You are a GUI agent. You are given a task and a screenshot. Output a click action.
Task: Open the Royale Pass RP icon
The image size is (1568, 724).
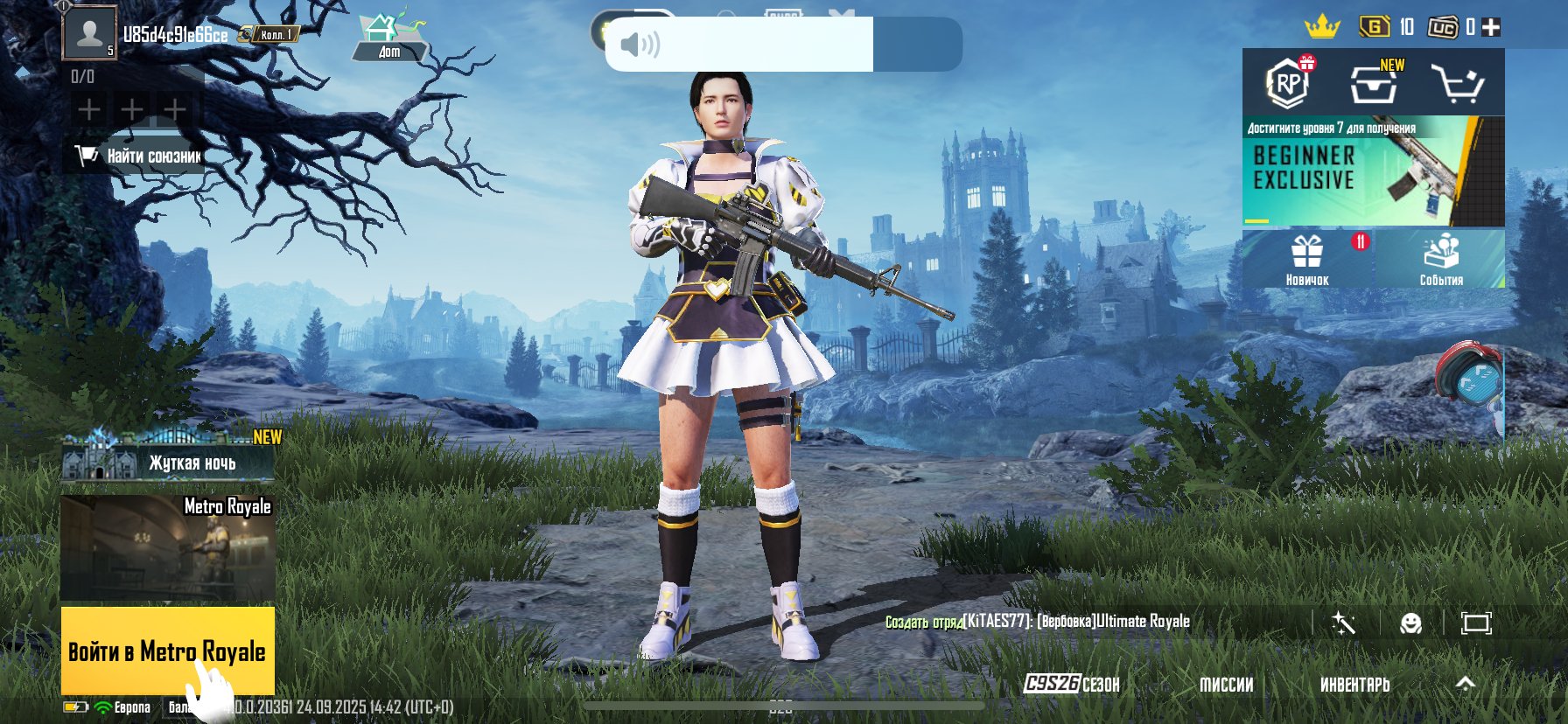[x=1288, y=84]
